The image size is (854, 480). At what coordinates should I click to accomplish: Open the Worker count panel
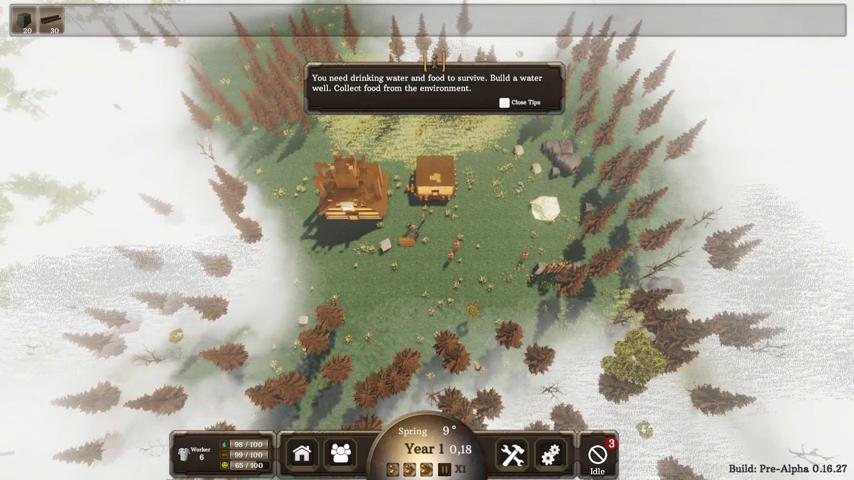point(197,454)
